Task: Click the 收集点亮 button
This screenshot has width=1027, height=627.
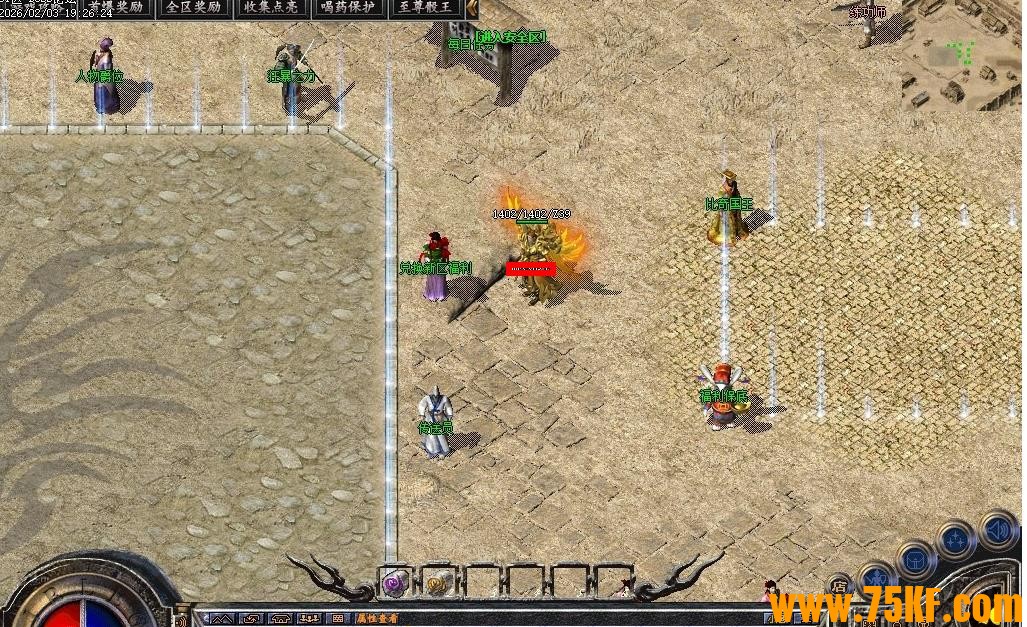Action: pyautogui.click(x=271, y=8)
